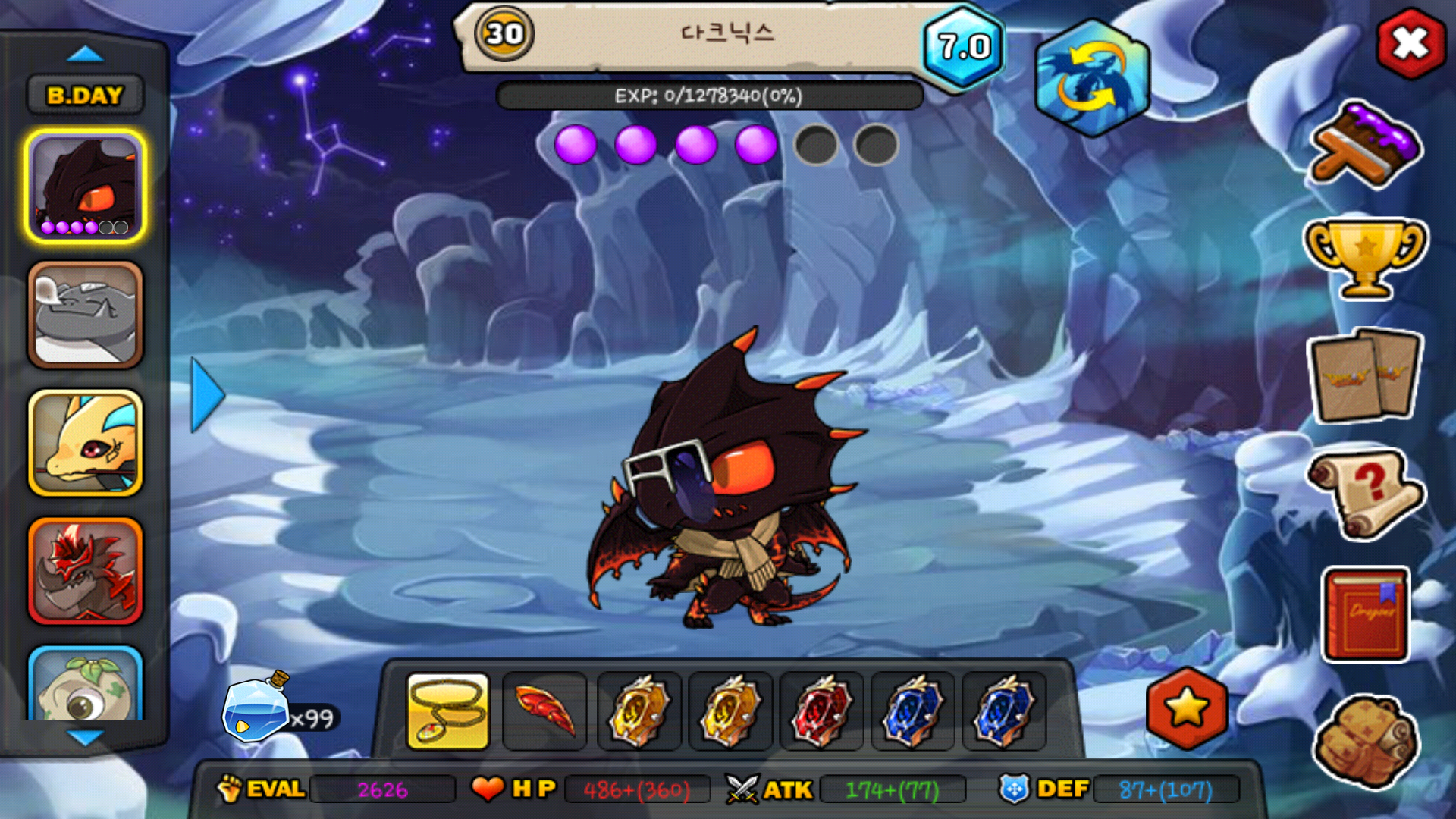Toggle the orange star favorite button
The image size is (1456, 819).
pyautogui.click(x=1187, y=709)
